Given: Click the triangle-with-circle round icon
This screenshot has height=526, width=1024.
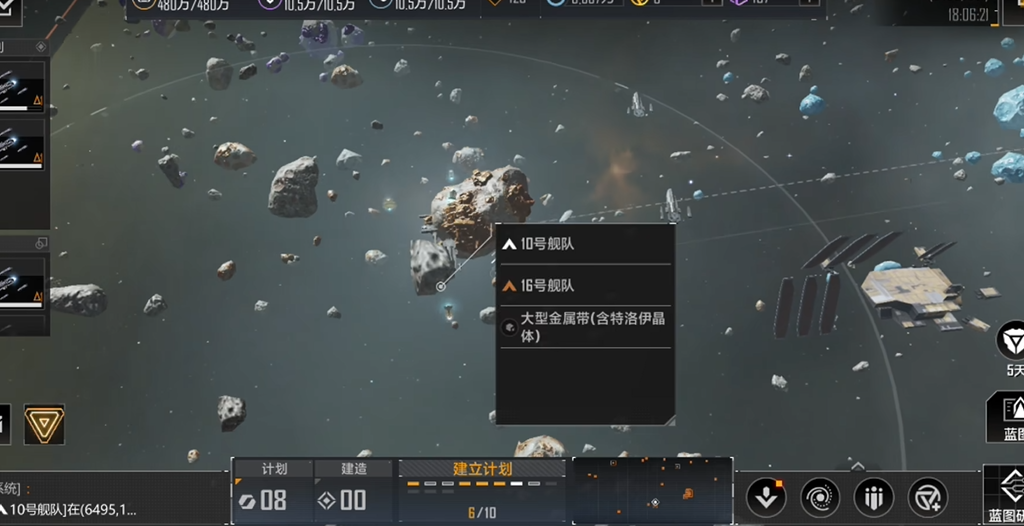Looking at the screenshot, I should [x=927, y=497].
